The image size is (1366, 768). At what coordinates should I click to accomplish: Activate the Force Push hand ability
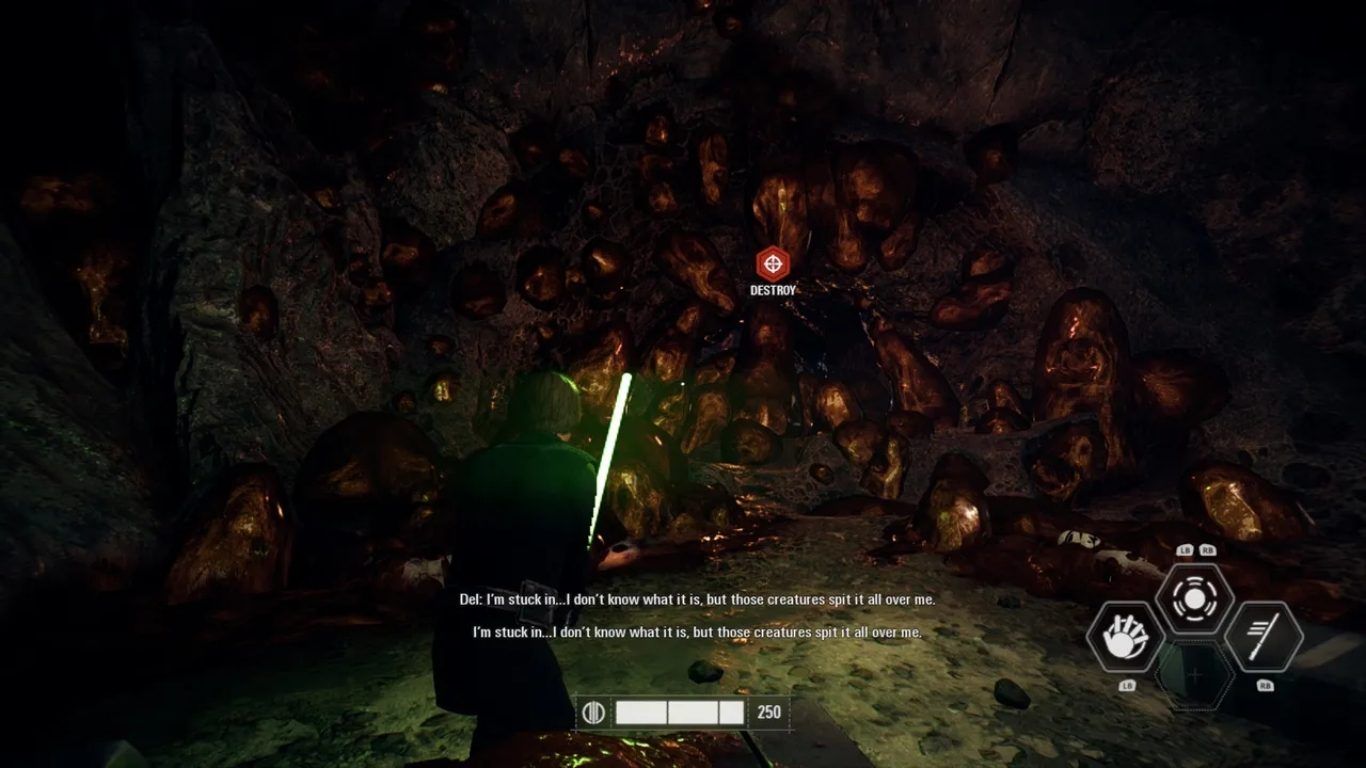(x=1125, y=637)
